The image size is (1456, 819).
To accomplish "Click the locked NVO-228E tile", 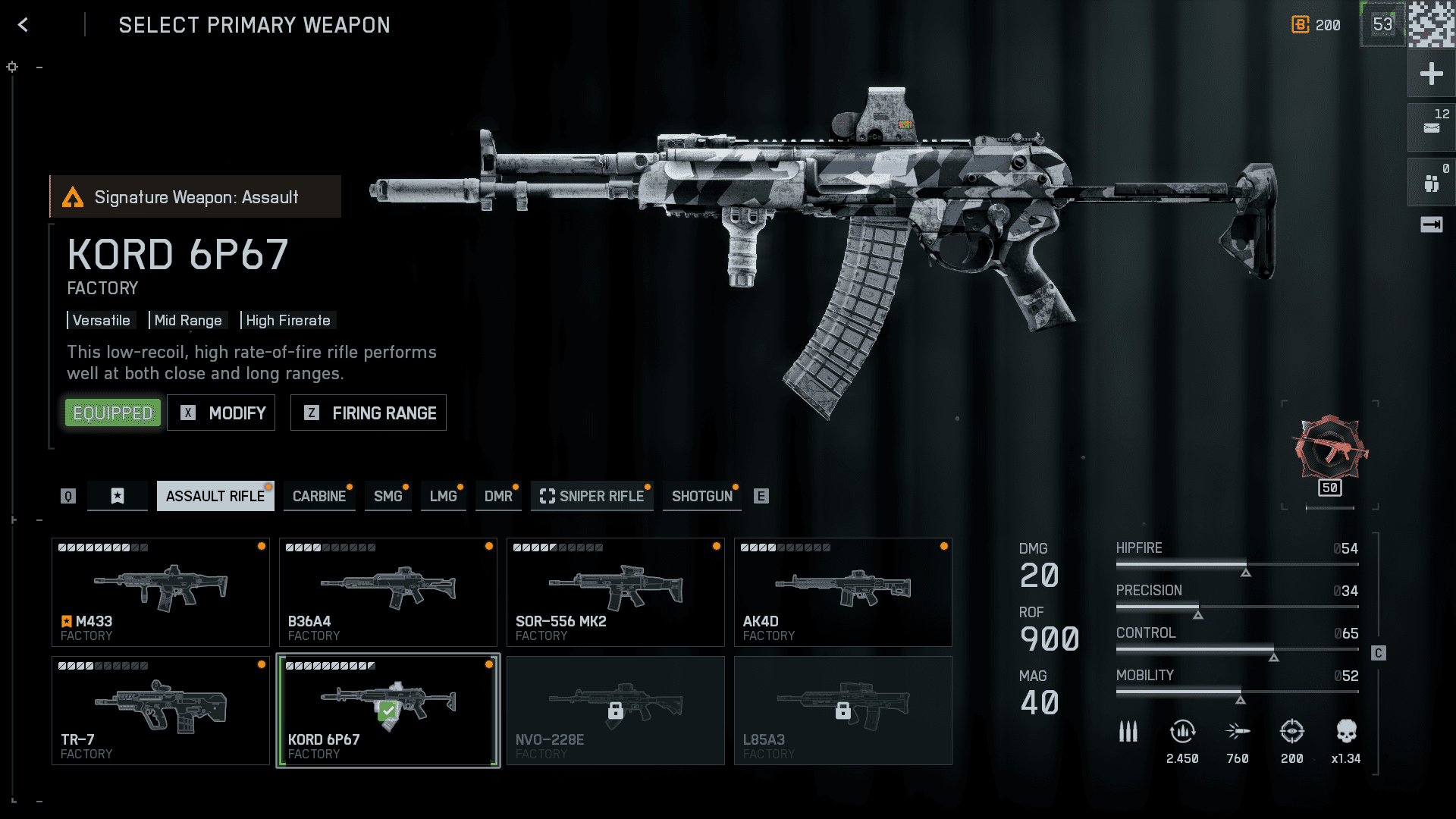I will pyautogui.click(x=616, y=711).
